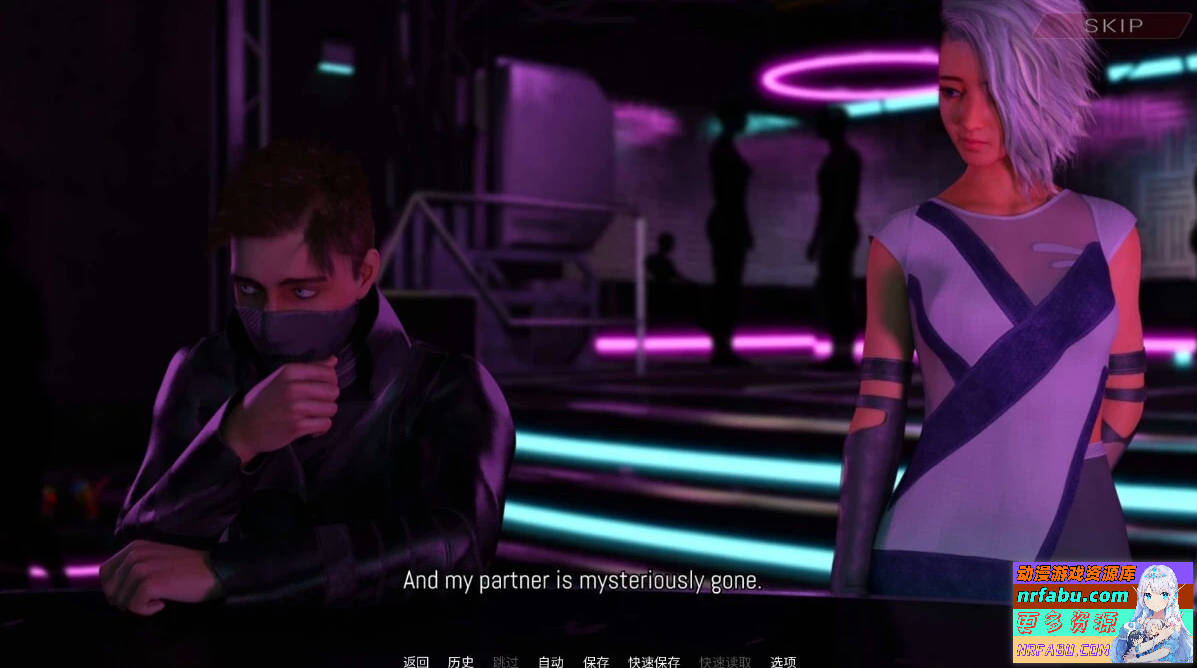Select 快速保存 to quick save
1197x668 pixels.
654,661
